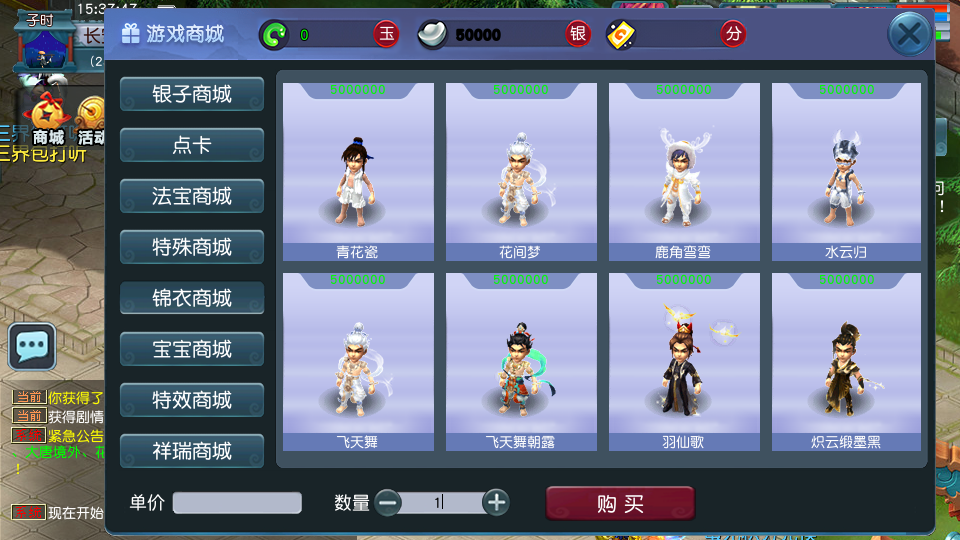Choose the 飞天舞 outfit
960x540 pixels.
click(x=358, y=362)
